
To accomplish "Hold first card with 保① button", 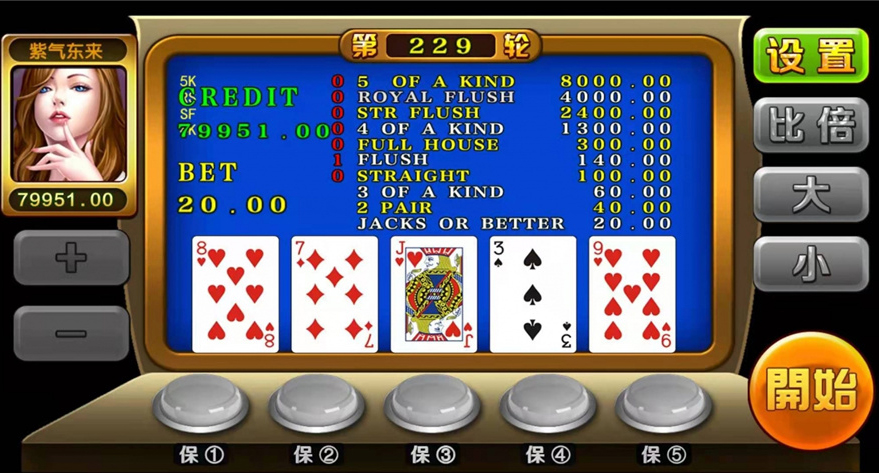I will [201, 403].
